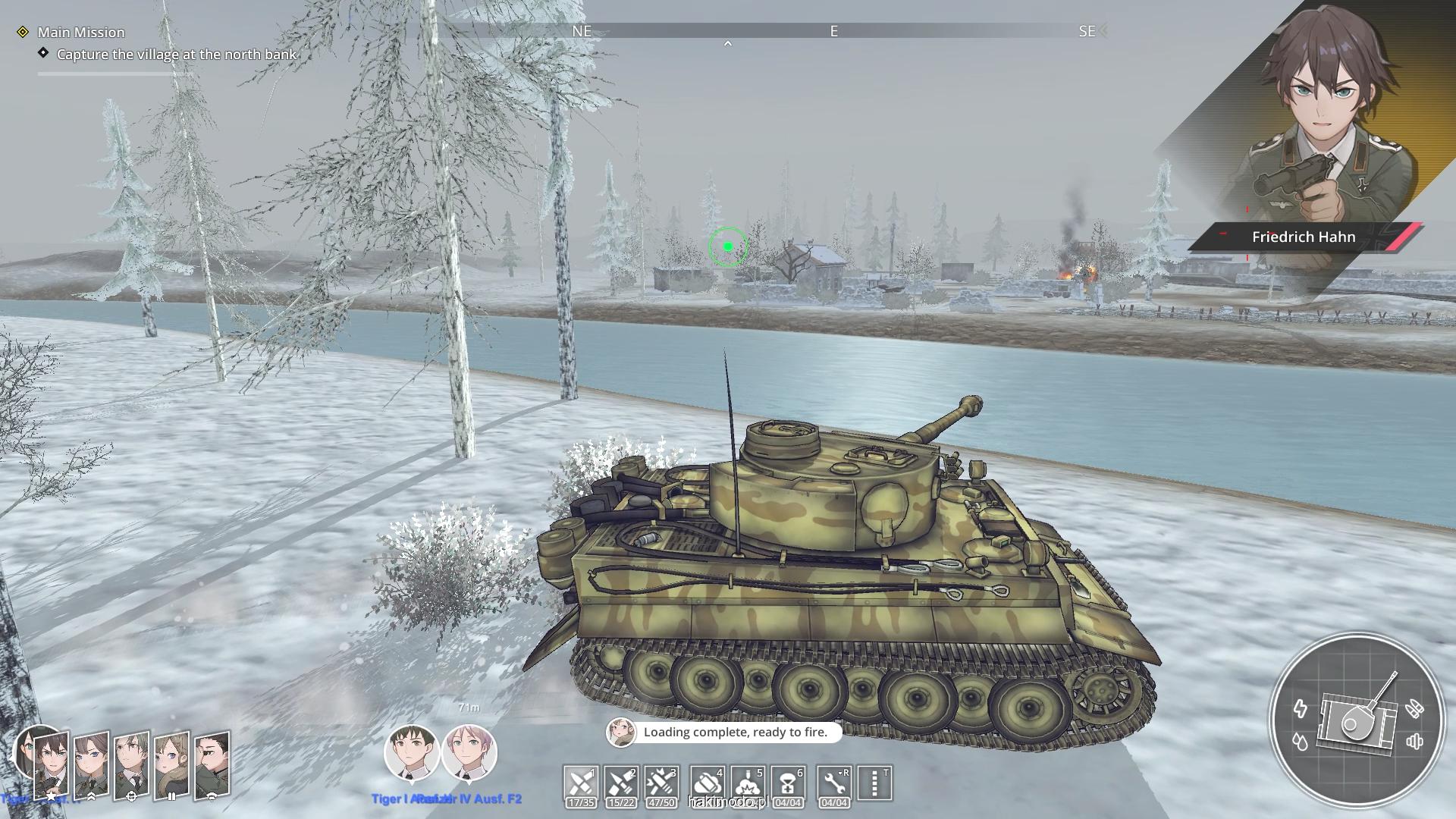Image resolution: width=1456 pixels, height=819 pixels.
Task: Switch to the slot 2 shell type
Action: click(x=620, y=783)
